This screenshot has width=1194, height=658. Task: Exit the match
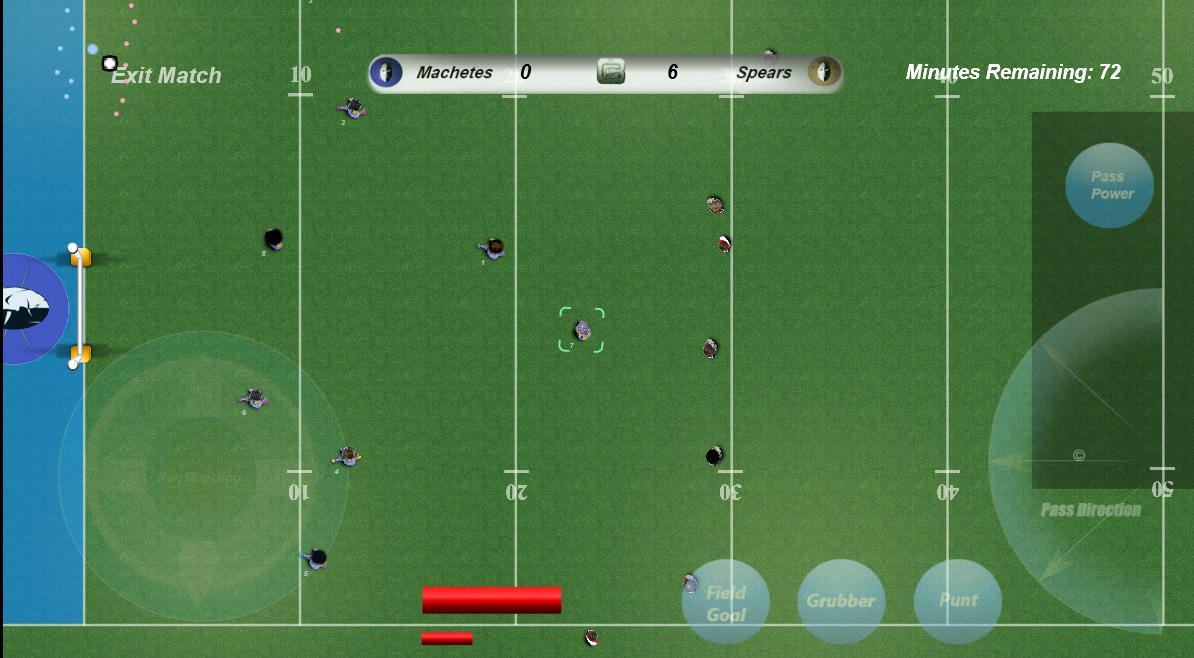coord(165,75)
